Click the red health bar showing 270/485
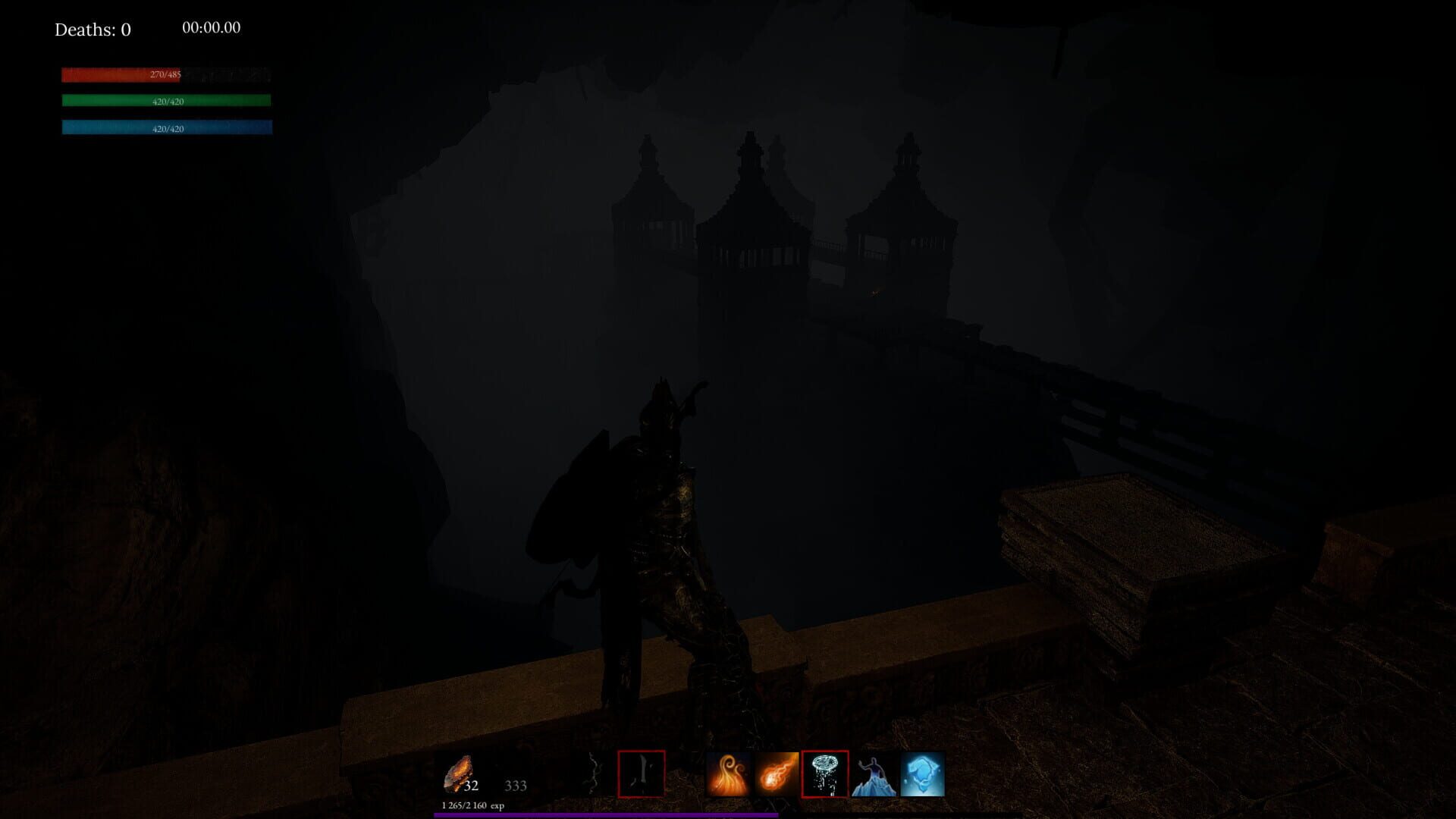This screenshot has width=1456, height=819. 165,75
